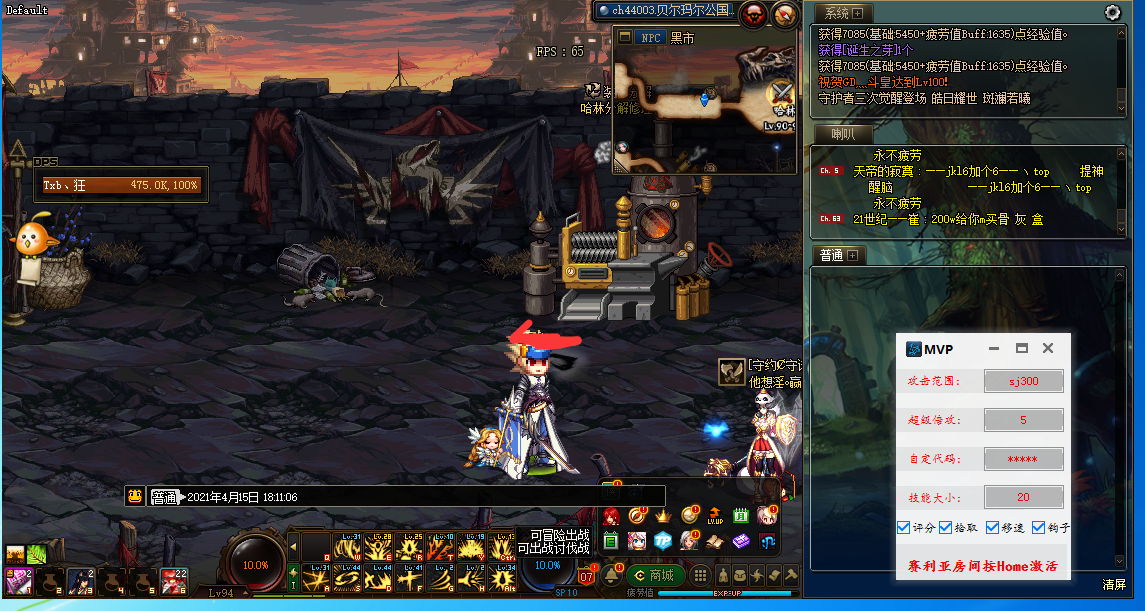This screenshot has width=1145, height=611.
Task: Click the 超级倍攻 input field
Action: pos(1023,420)
